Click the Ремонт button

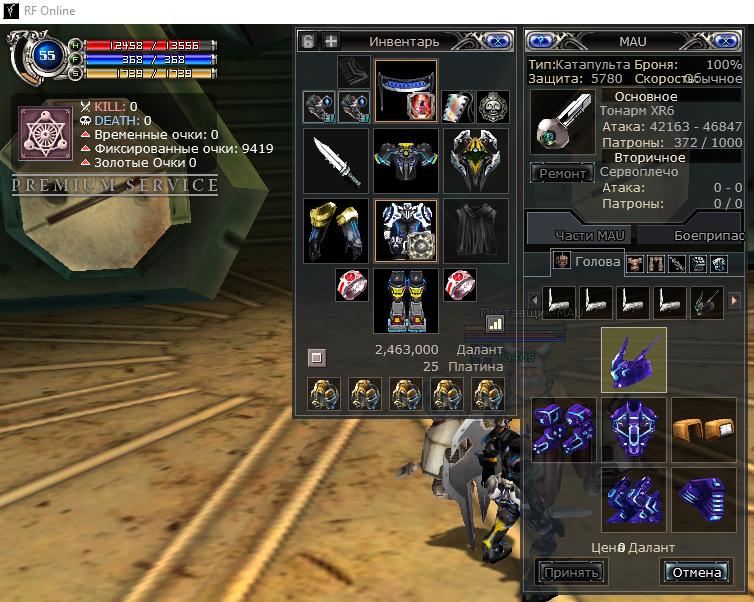pos(562,173)
